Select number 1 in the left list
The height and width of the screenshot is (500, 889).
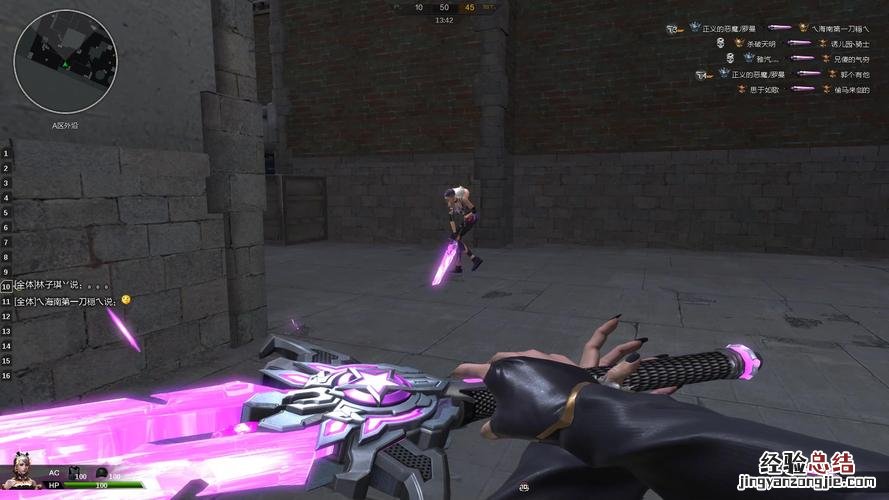click(x=6, y=153)
